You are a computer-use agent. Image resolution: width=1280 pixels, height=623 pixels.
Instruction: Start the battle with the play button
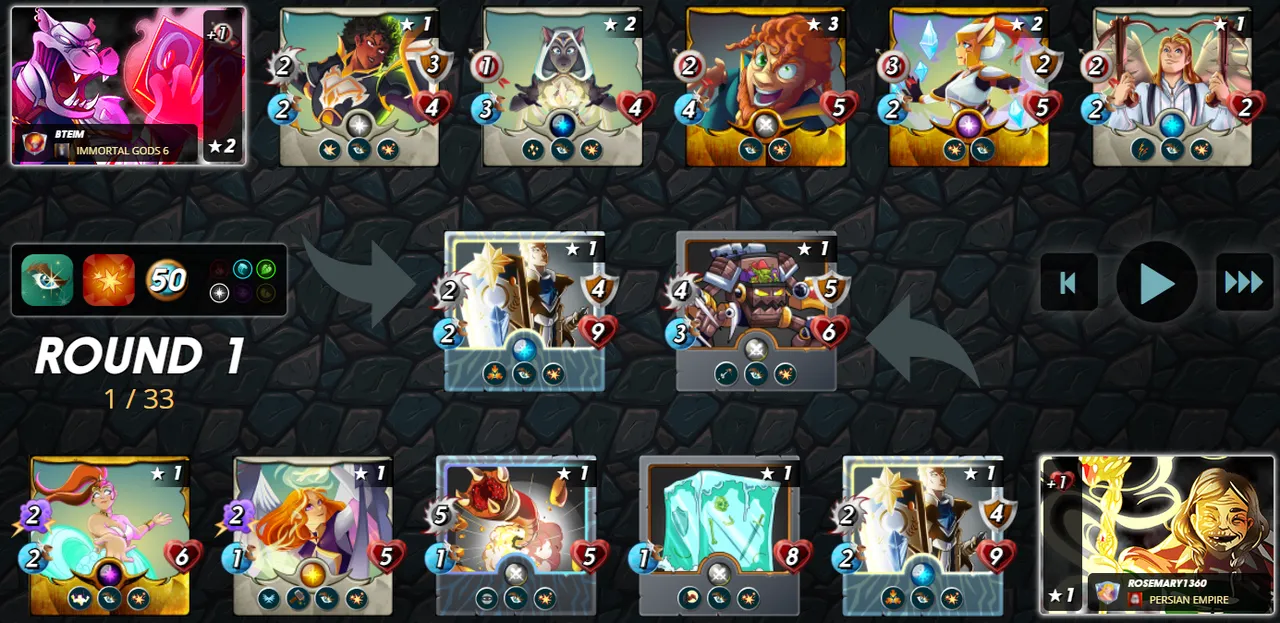coord(1156,283)
